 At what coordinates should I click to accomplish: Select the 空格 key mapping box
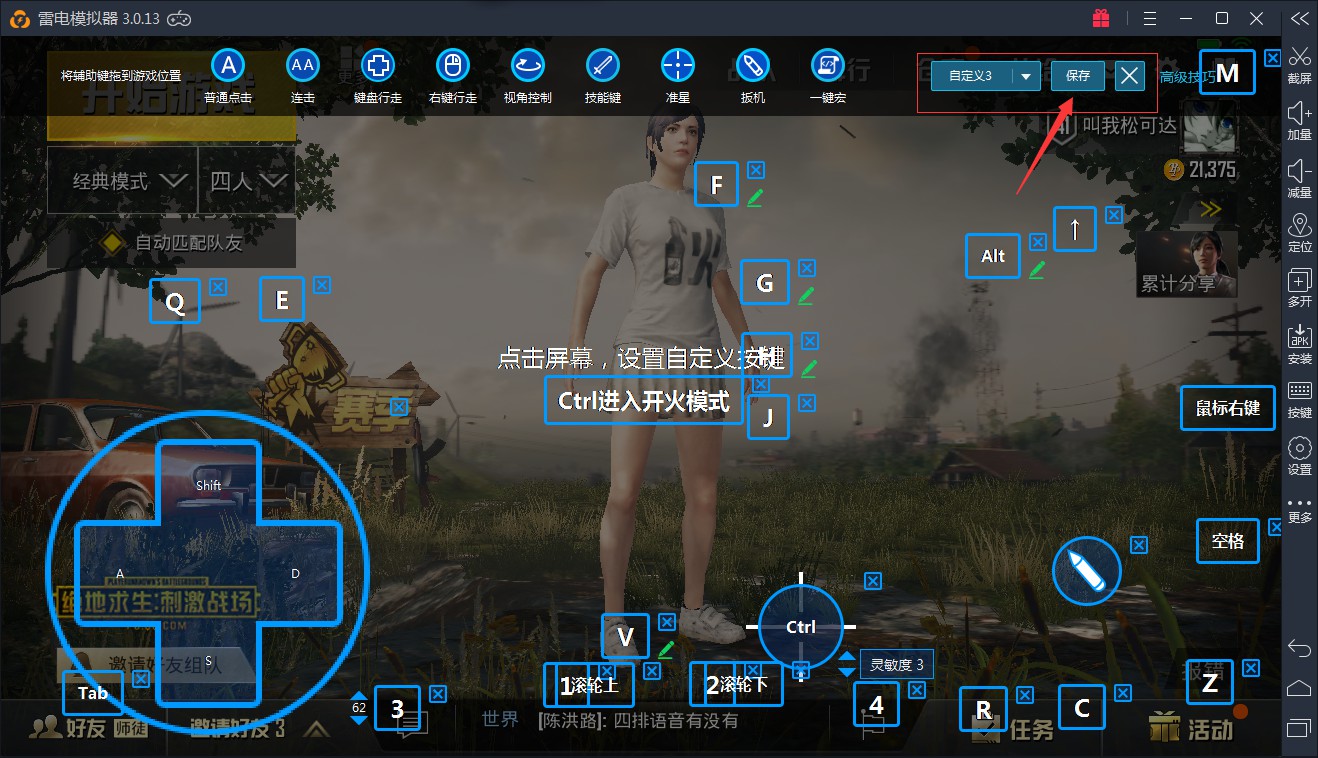(x=1227, y=541)
